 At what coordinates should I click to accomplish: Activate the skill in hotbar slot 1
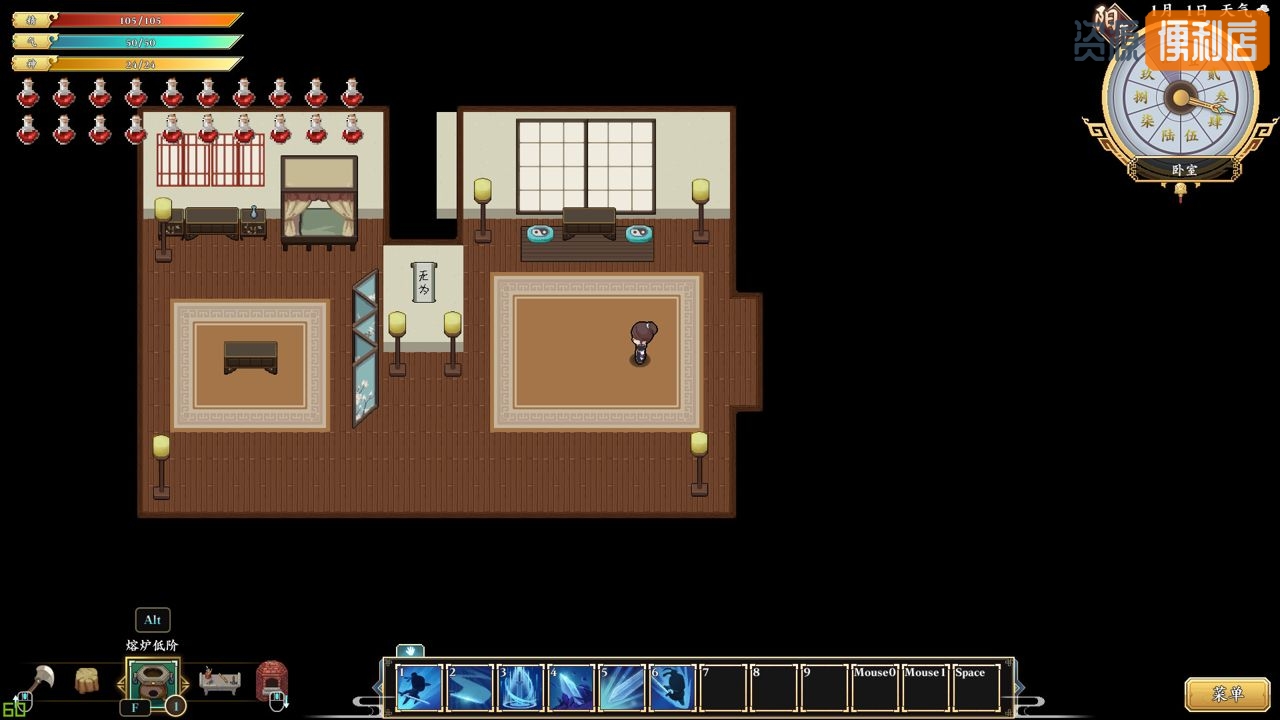tap(419, 688)
